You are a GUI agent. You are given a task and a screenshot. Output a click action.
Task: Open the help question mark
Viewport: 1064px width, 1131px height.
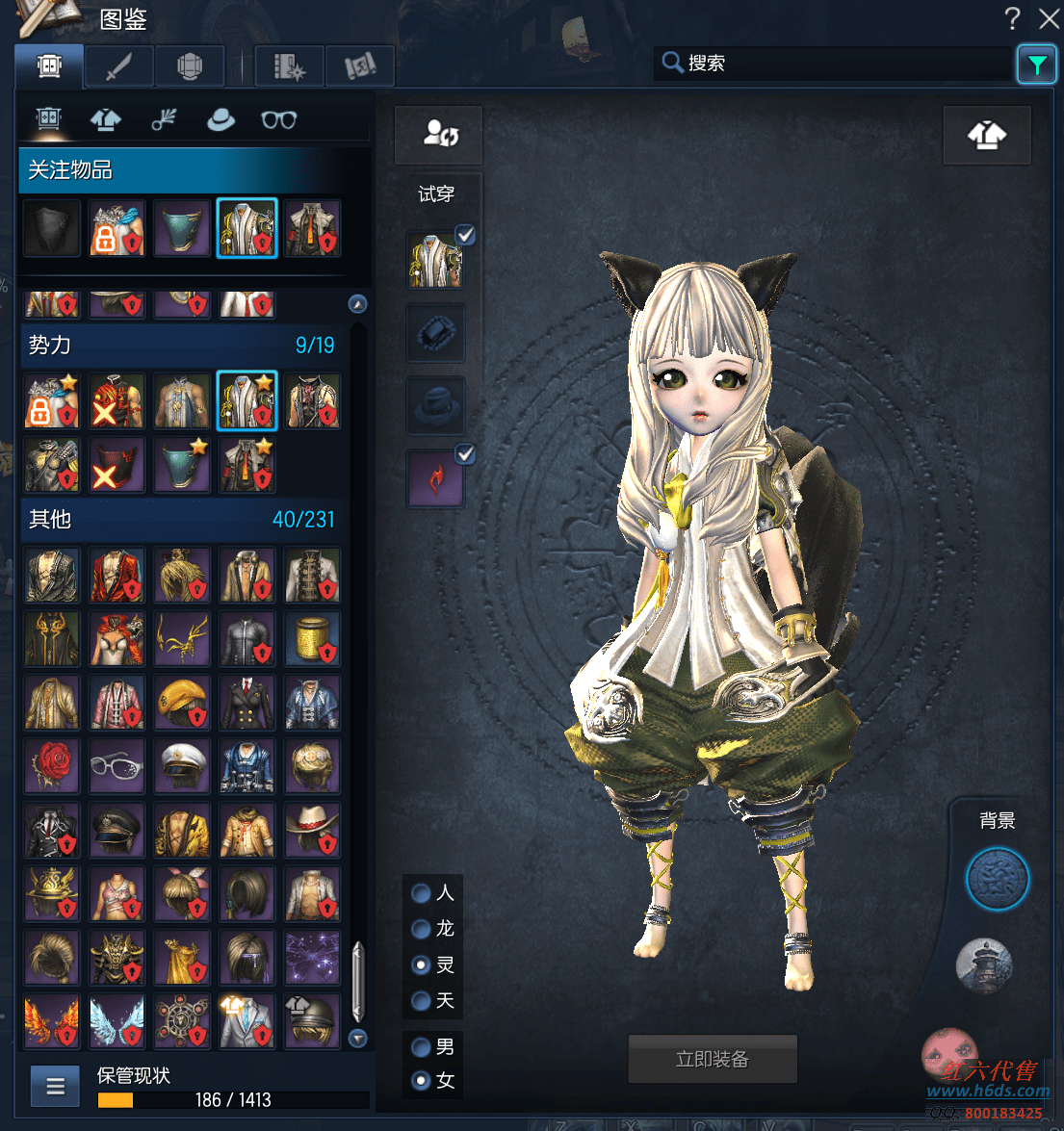1012,18
